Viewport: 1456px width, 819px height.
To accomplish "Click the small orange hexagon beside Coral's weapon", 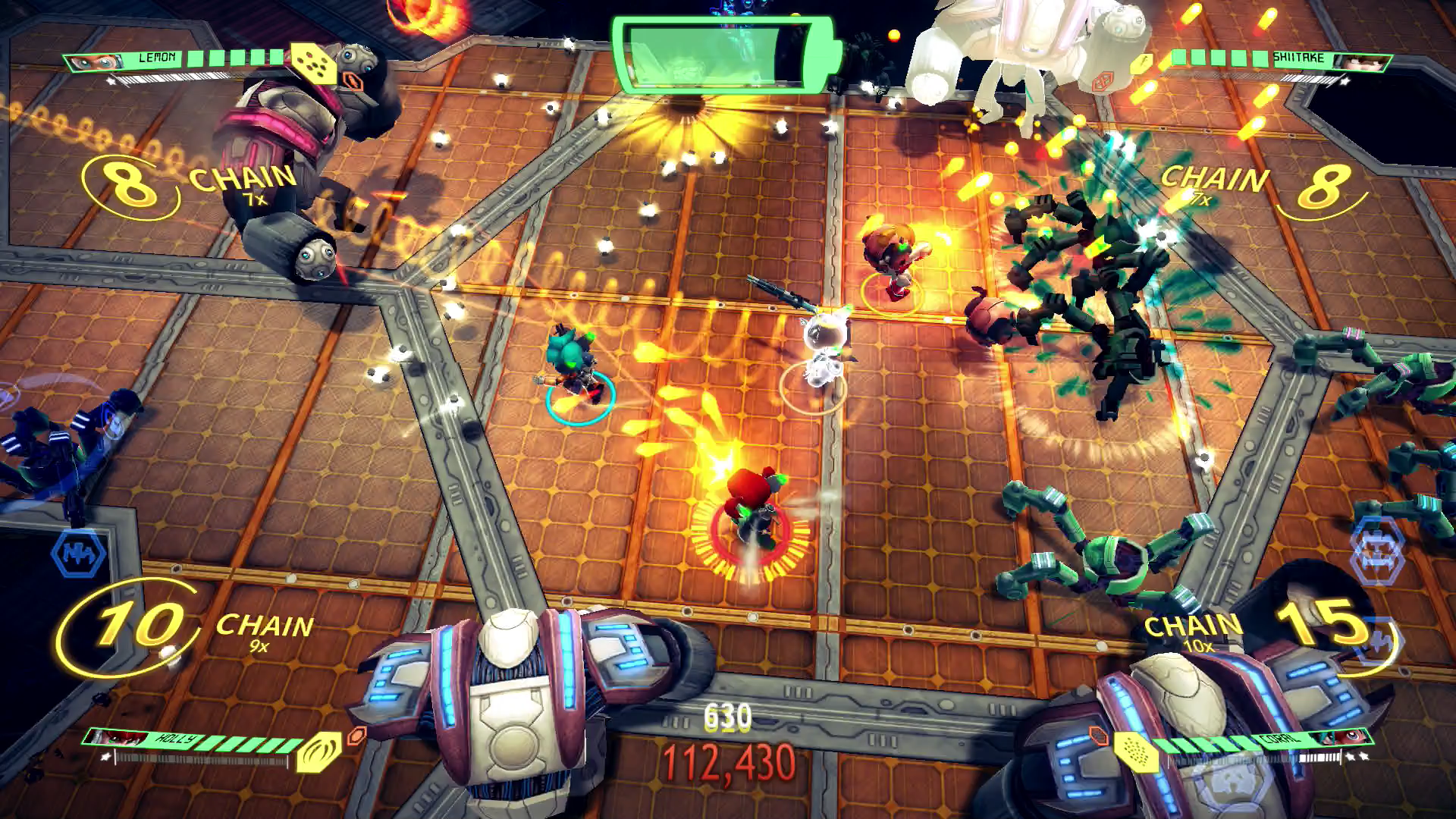I will 1097,734.
